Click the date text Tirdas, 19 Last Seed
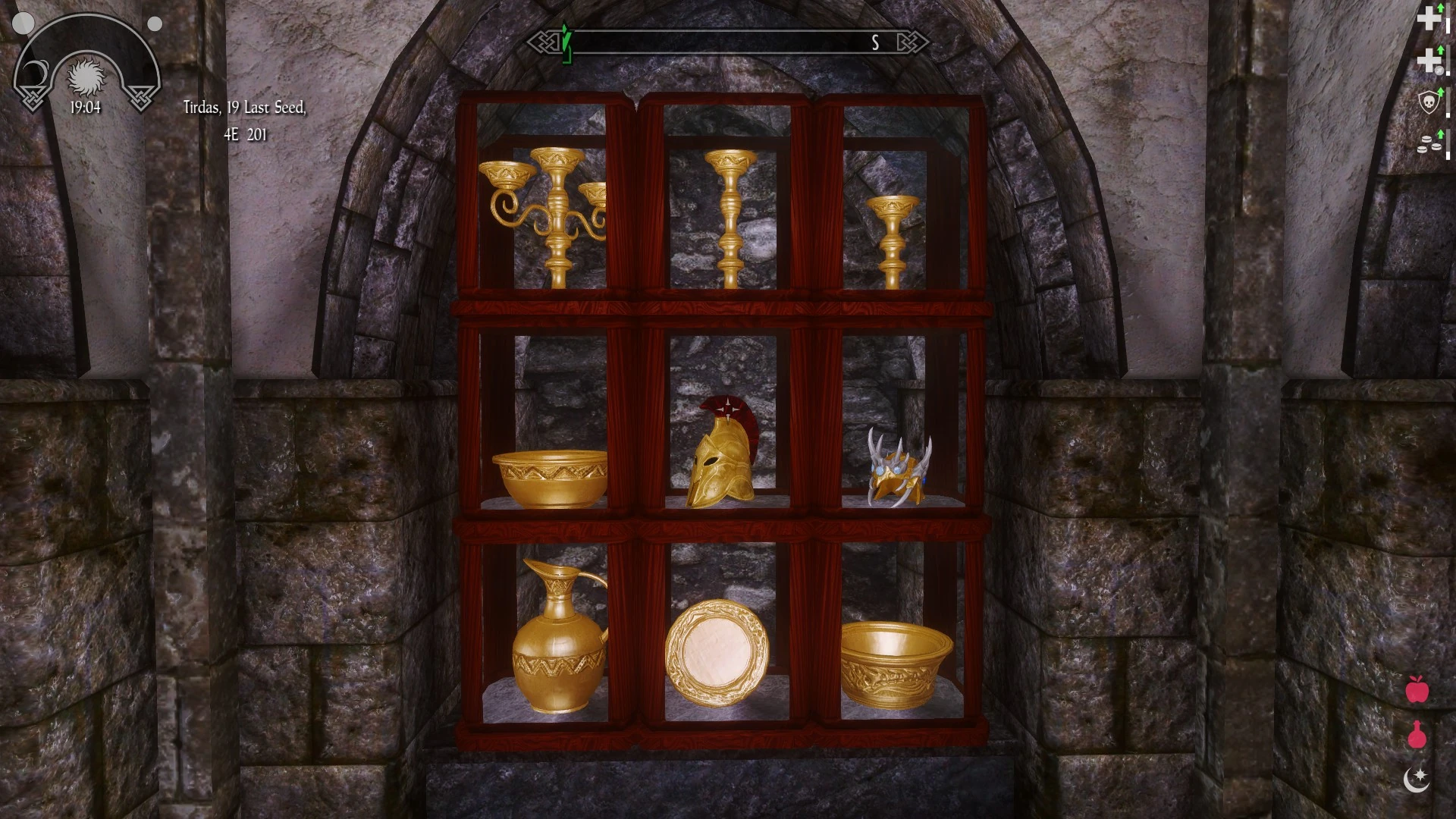This screenshot has width=1456, height=819. [x=244, y=110]
